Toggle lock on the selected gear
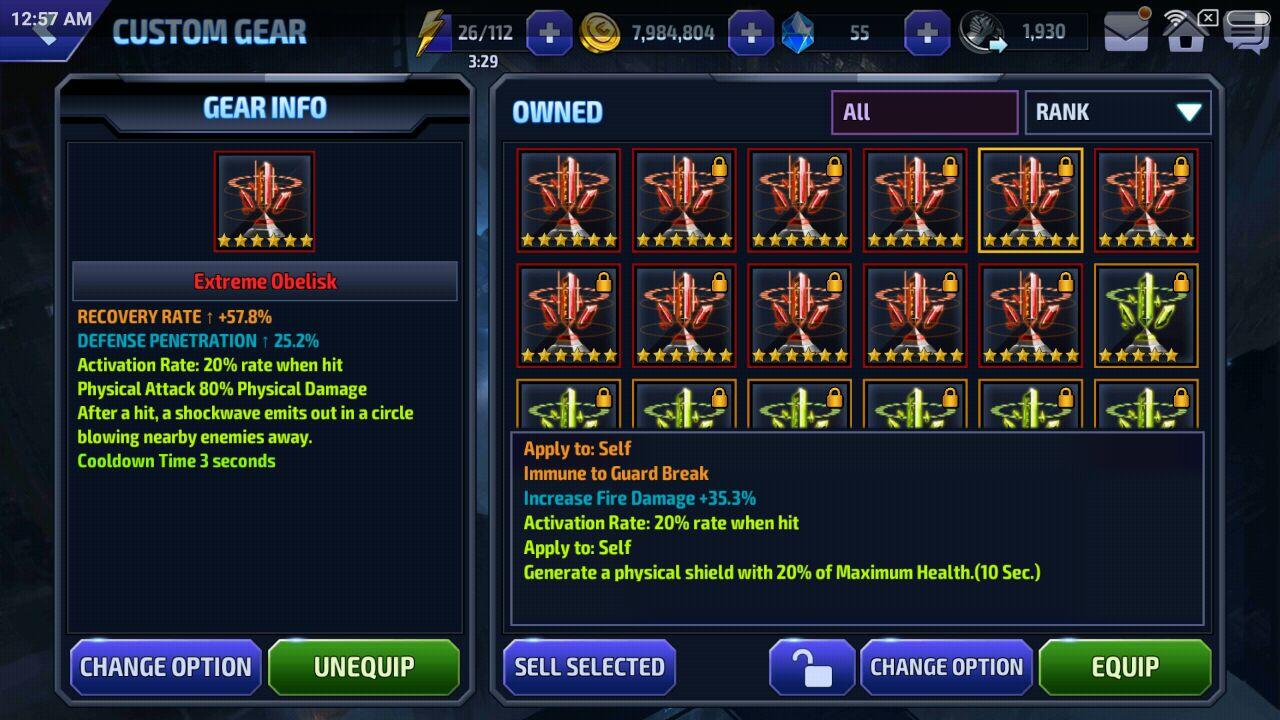The width and height of the screenshot is (1280, 720). click(811, 667)
